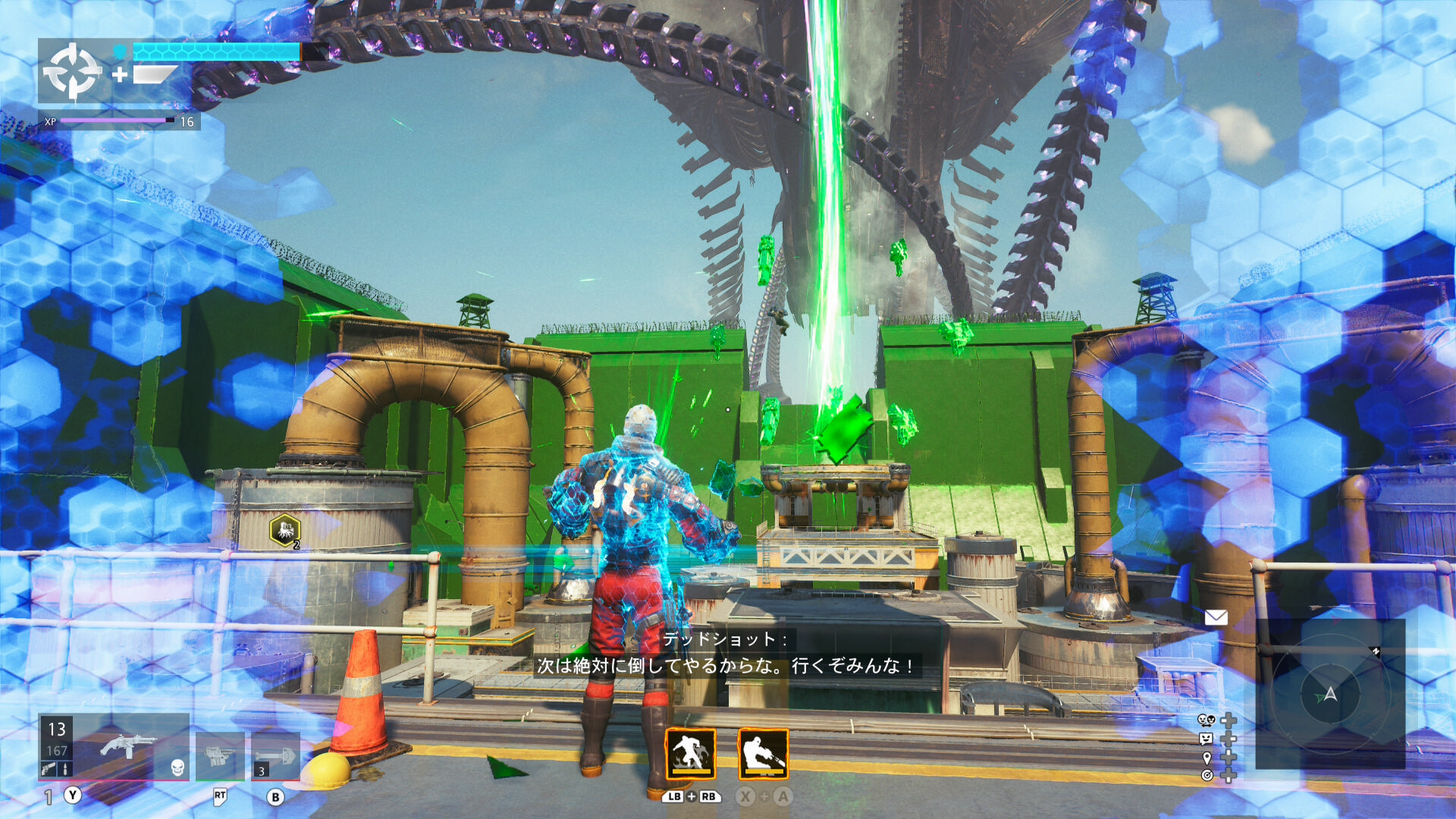Click the swap character faces icon
Screen dimensions: 1456x819
click(1206, 720)
